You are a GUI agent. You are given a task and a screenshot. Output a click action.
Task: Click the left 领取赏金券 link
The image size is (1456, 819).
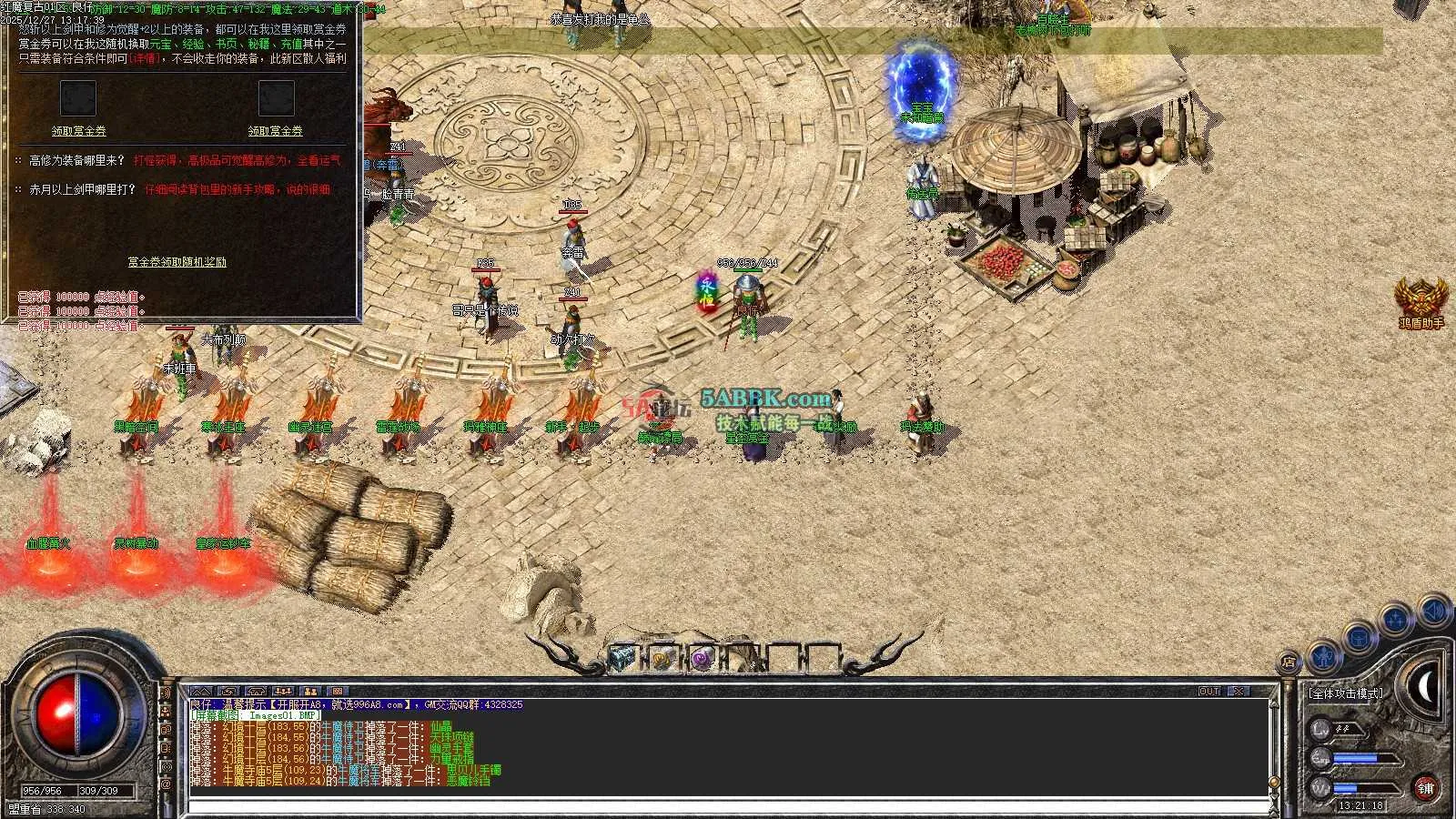point(78,131)
